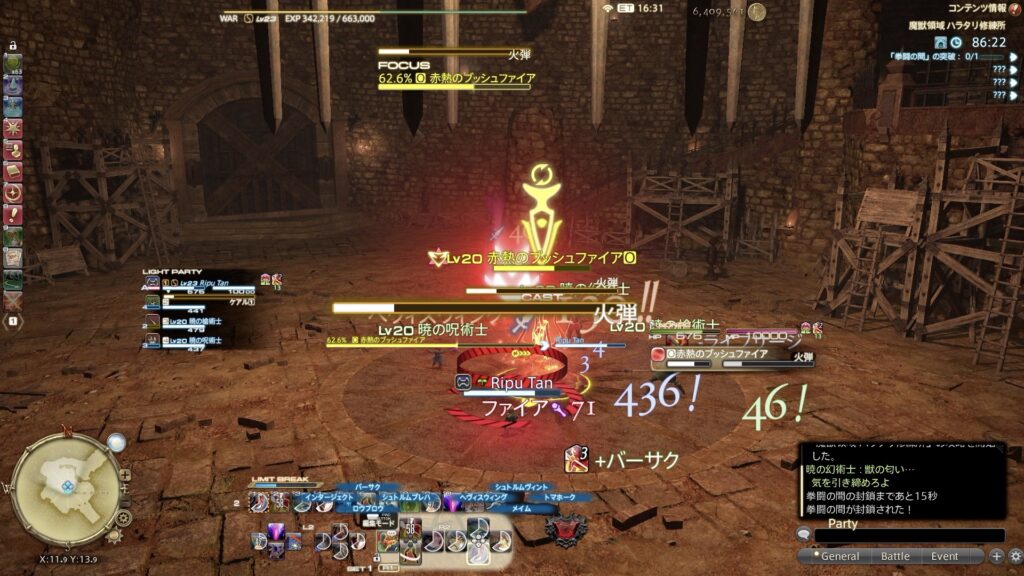Open the minimap settings gear
Viewport: 1024px width, 576px height.
tap(123, 517)
